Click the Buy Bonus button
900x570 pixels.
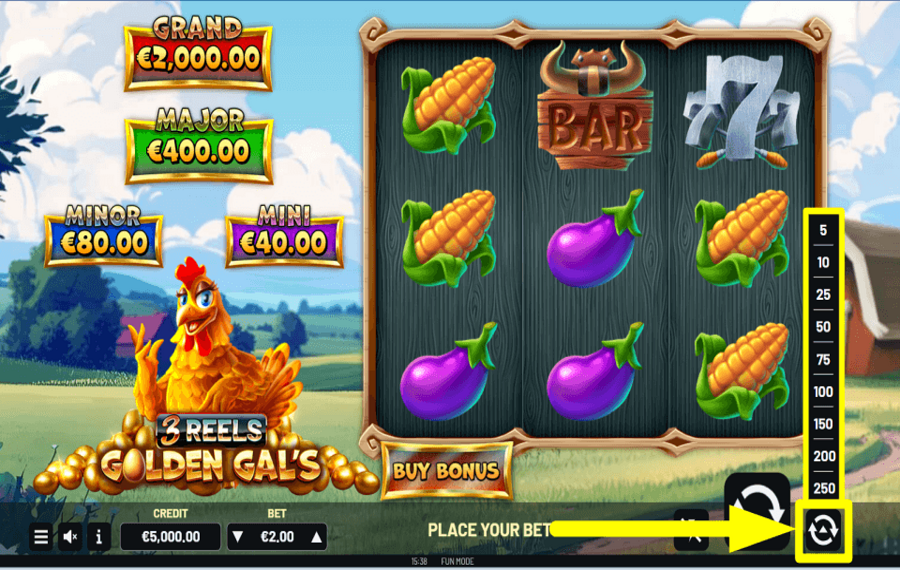click(446, 470)
